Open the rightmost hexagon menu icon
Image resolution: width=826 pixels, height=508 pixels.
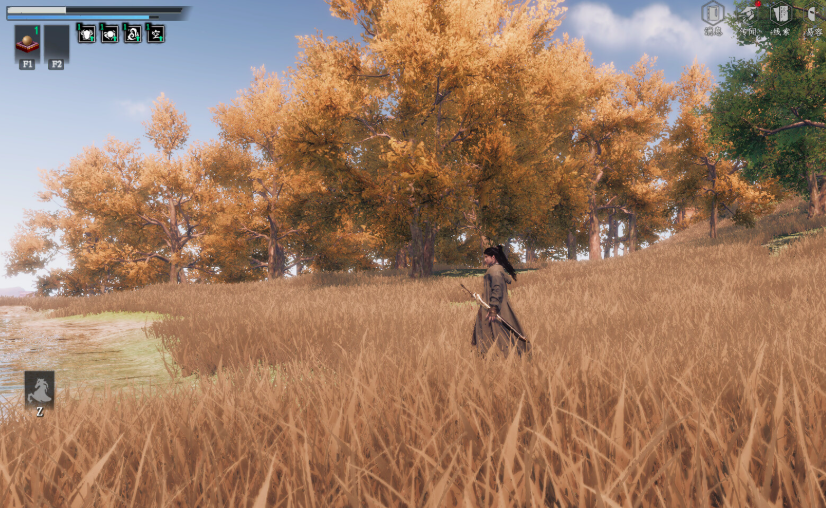point(814,14)
